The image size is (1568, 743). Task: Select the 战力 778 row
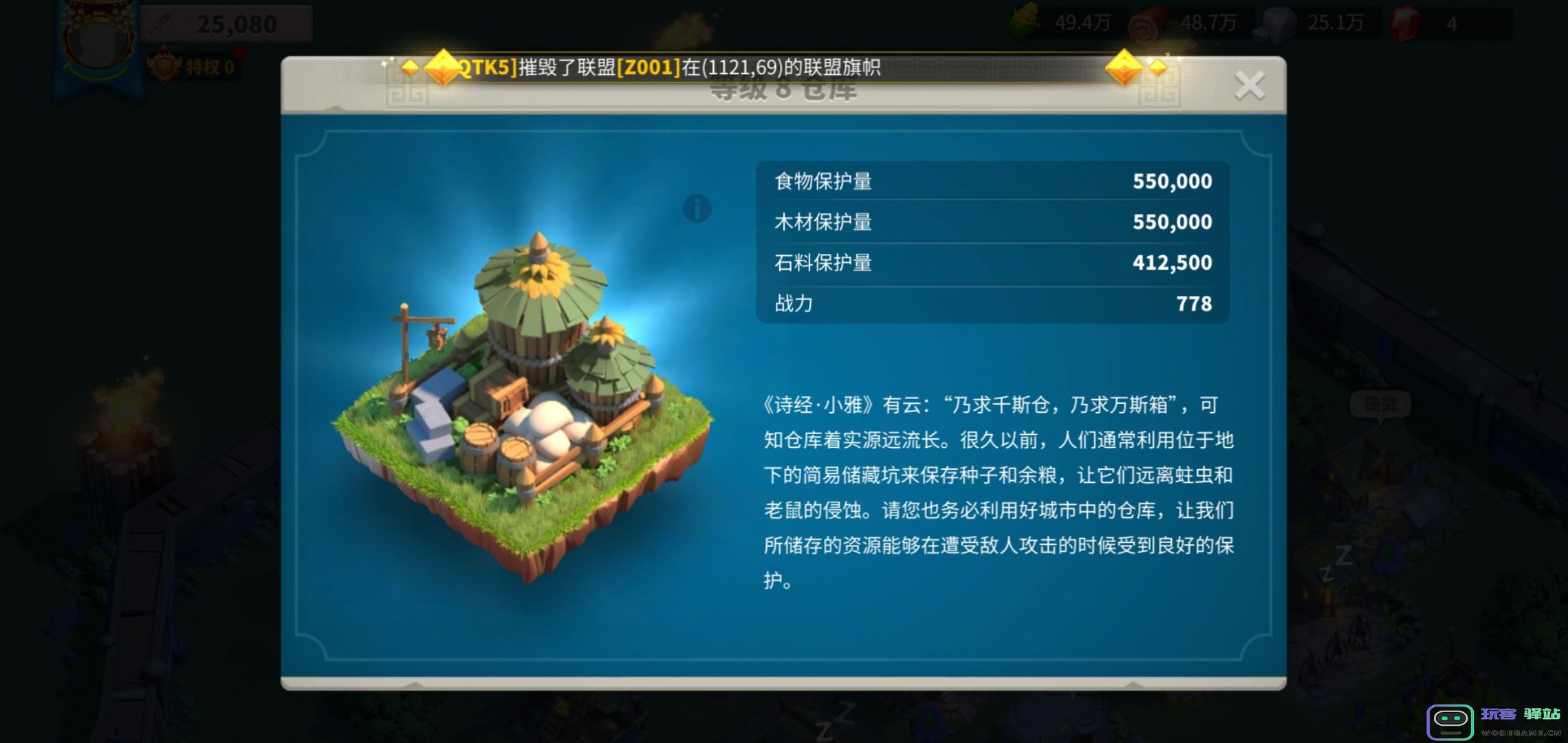pyautogui.click(x=990, y=303)
